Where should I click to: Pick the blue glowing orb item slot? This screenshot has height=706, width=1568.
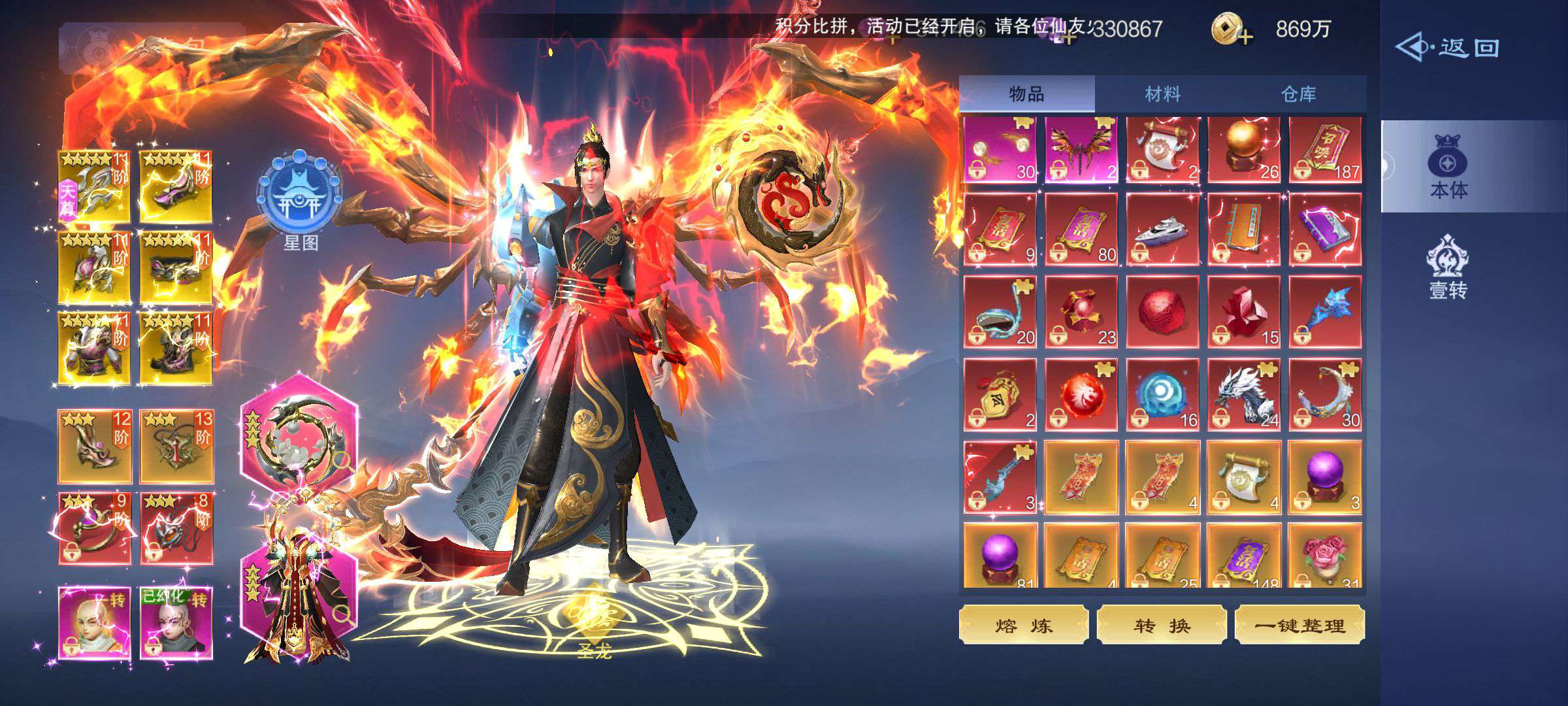[x=1162, y=395]
